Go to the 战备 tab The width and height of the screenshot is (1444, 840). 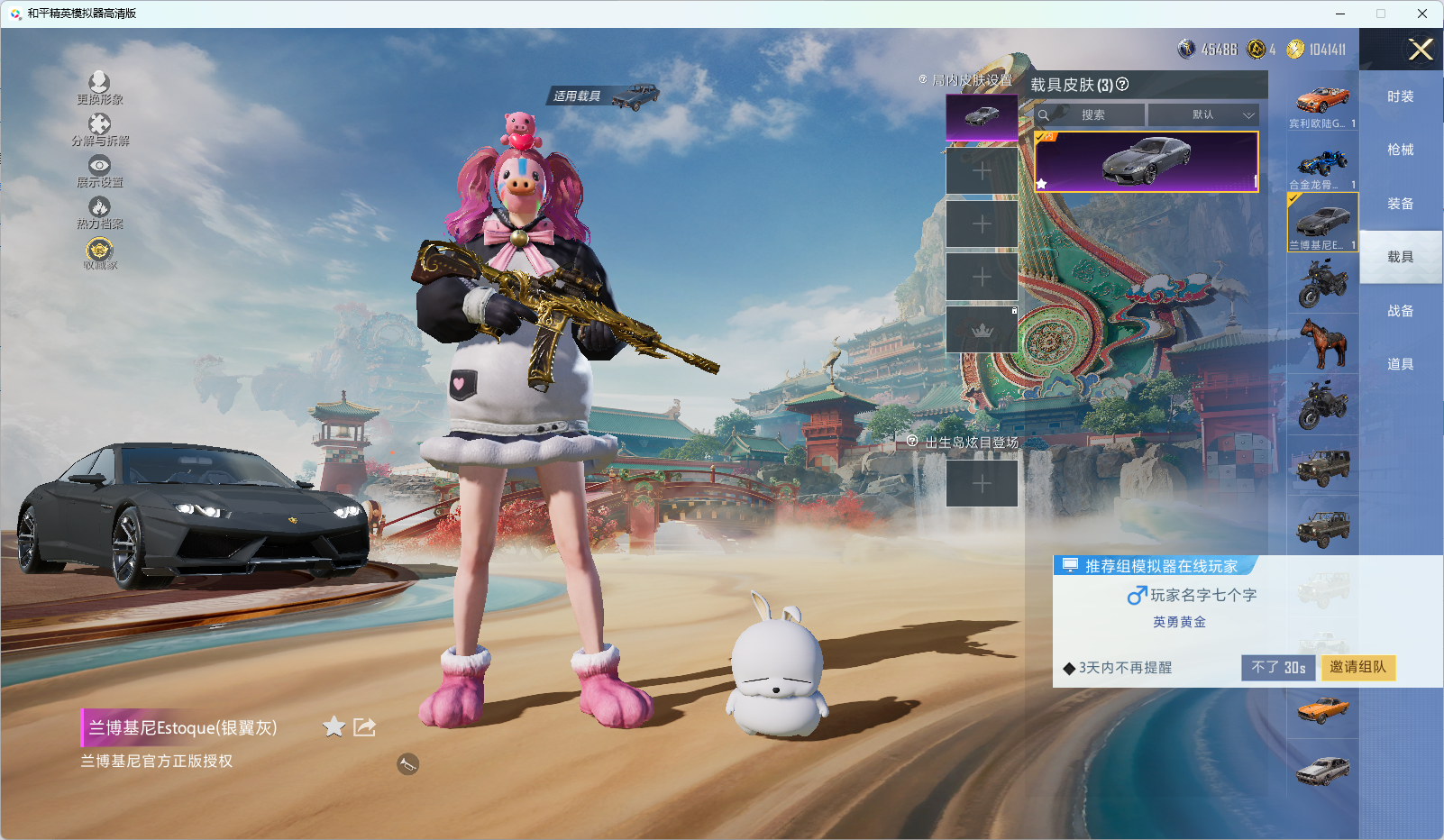point(1400,311)
